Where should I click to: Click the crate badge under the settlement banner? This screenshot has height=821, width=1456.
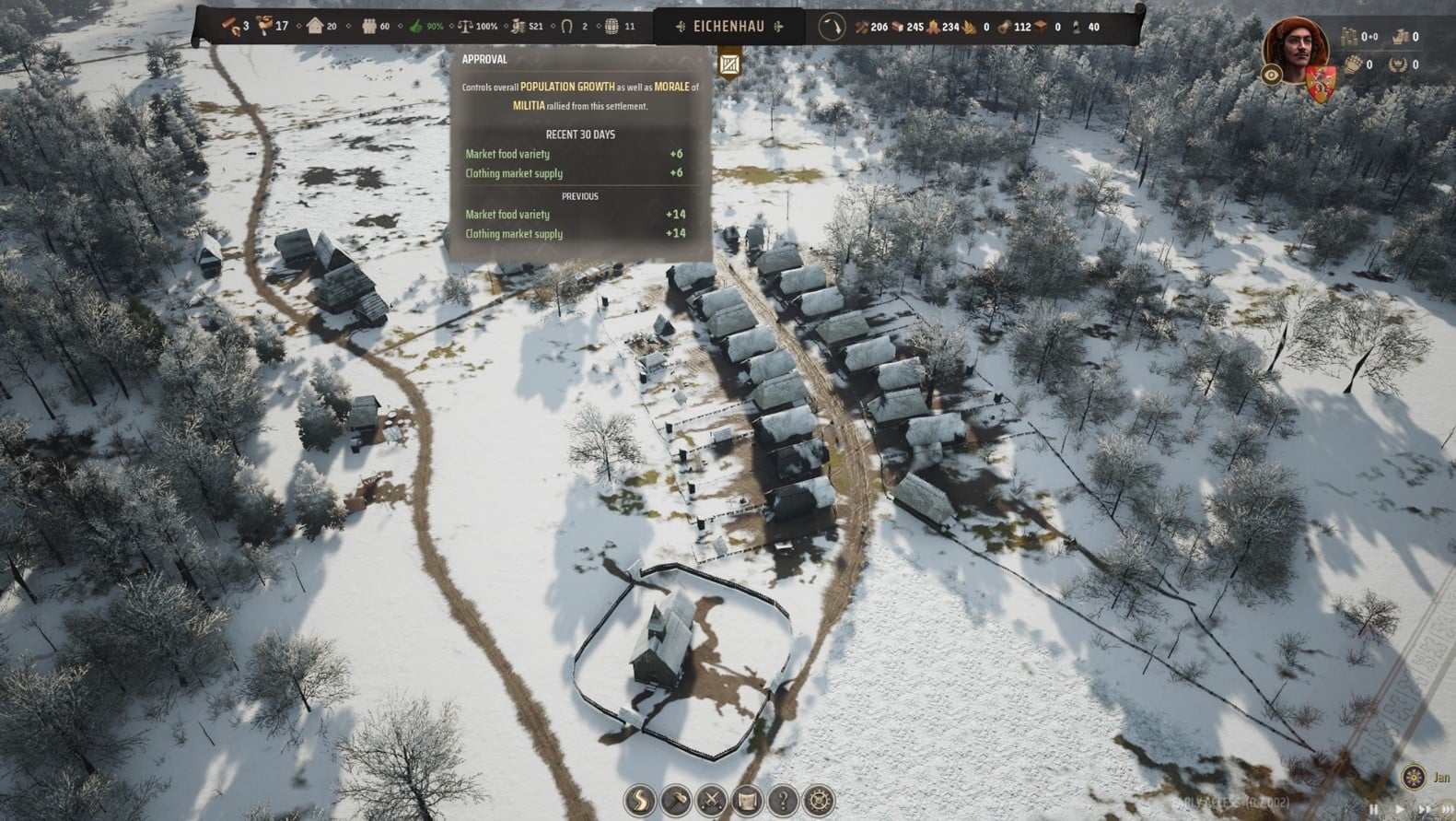(x=729, y=65)
